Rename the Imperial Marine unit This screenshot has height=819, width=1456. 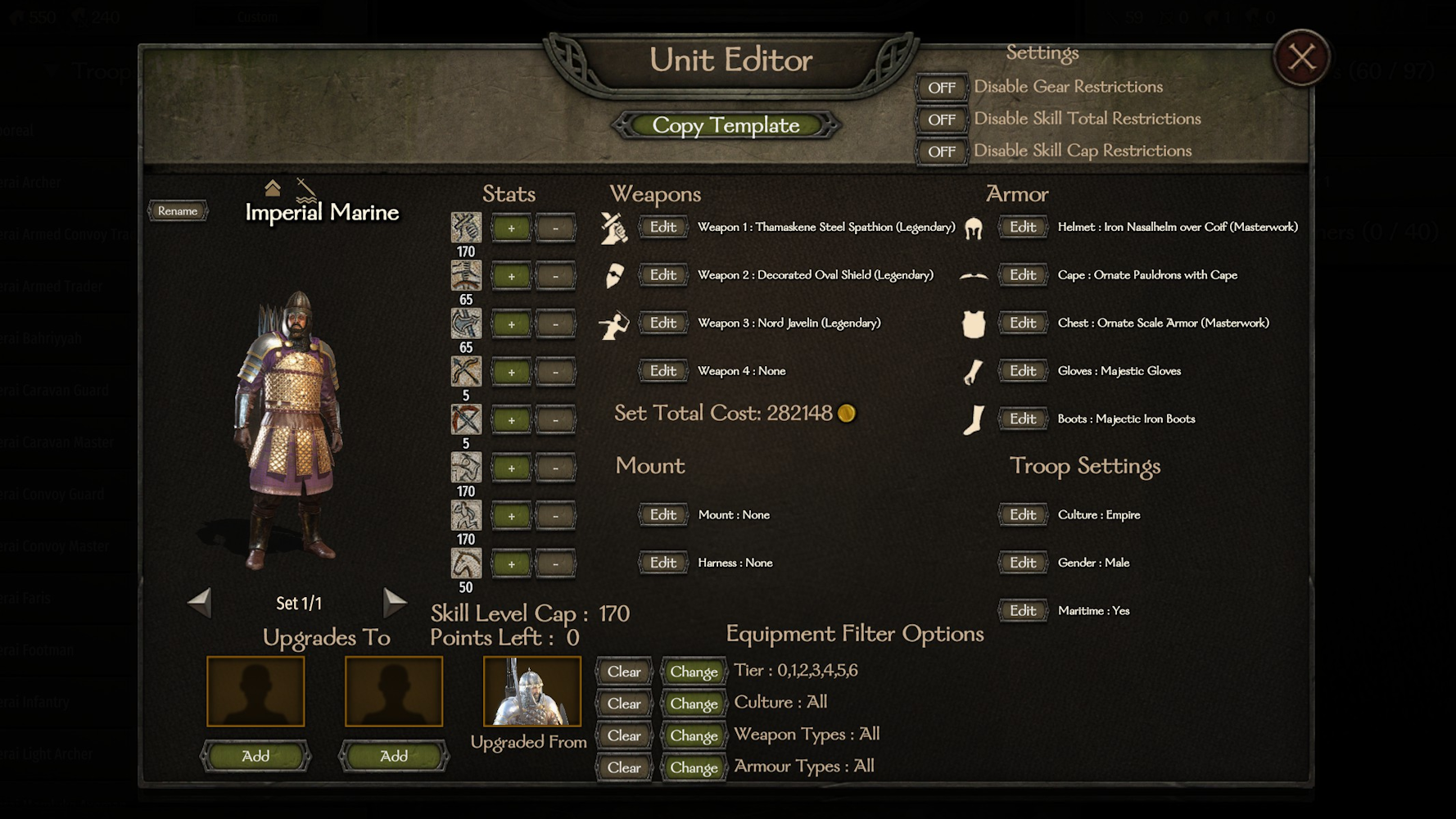(178, 211)
